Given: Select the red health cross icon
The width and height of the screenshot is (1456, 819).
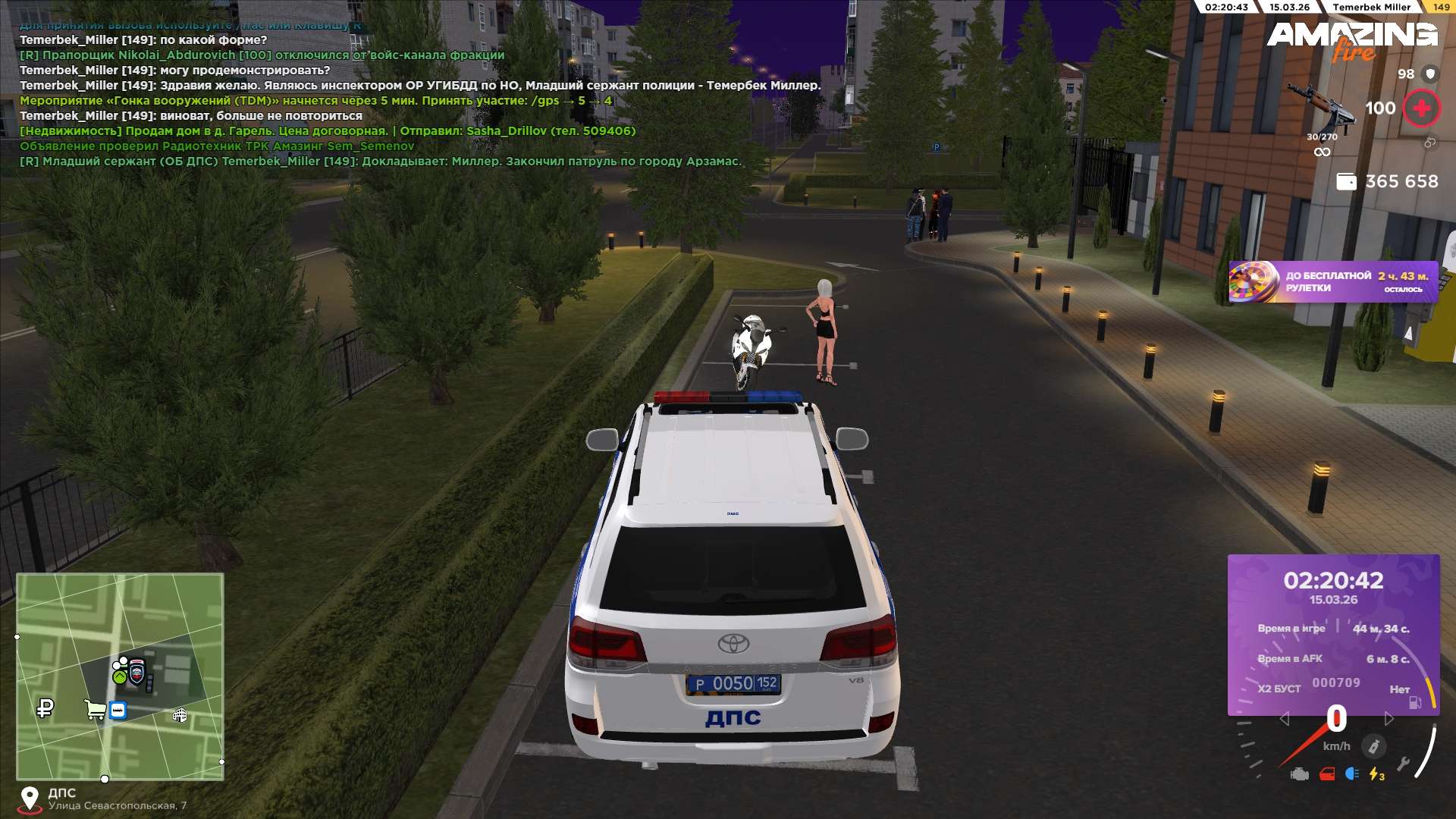Looking at the screenshot, I should point(1421,108).
